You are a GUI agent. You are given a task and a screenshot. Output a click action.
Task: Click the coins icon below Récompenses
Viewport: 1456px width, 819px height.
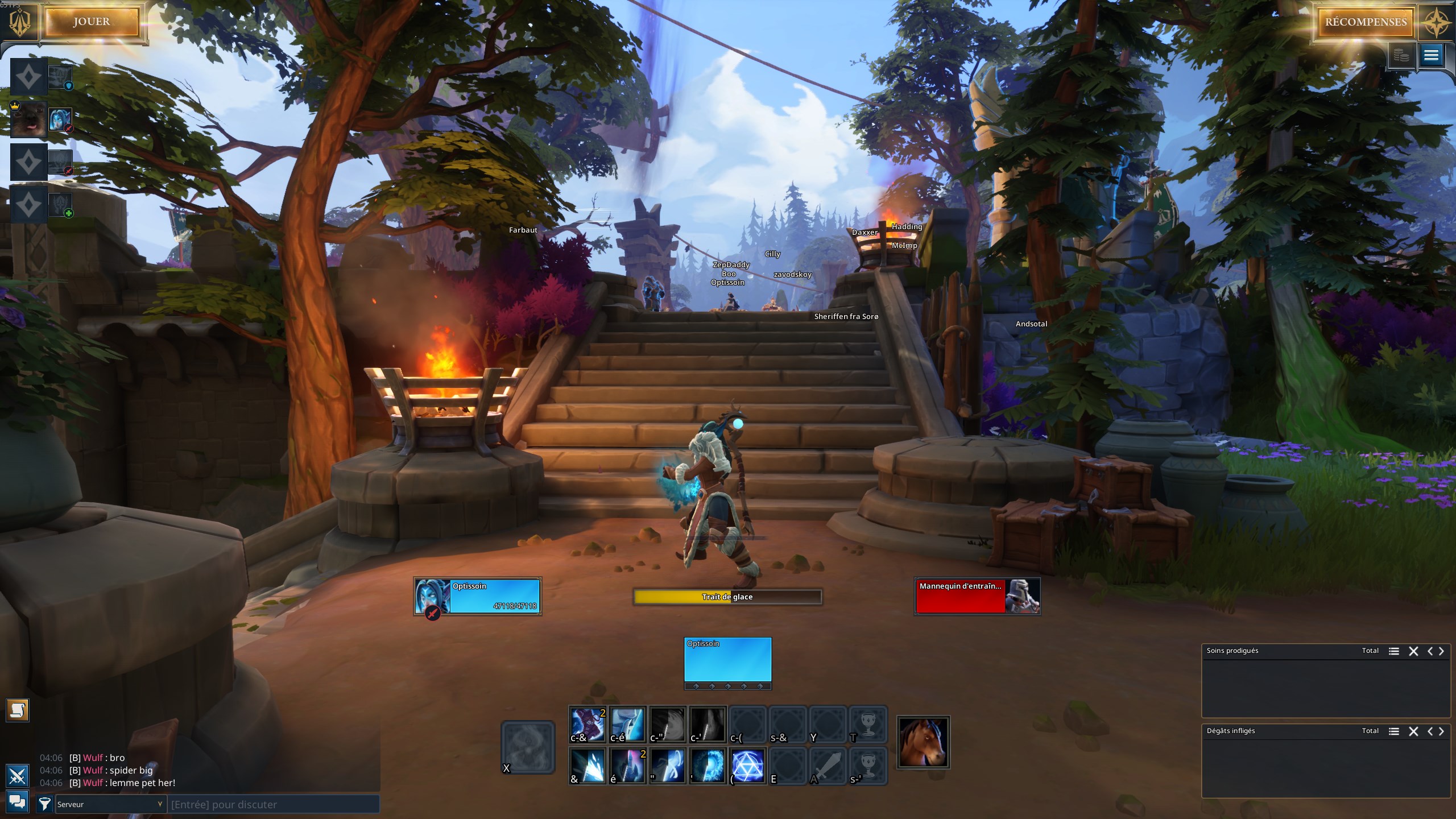(1401, 55)
